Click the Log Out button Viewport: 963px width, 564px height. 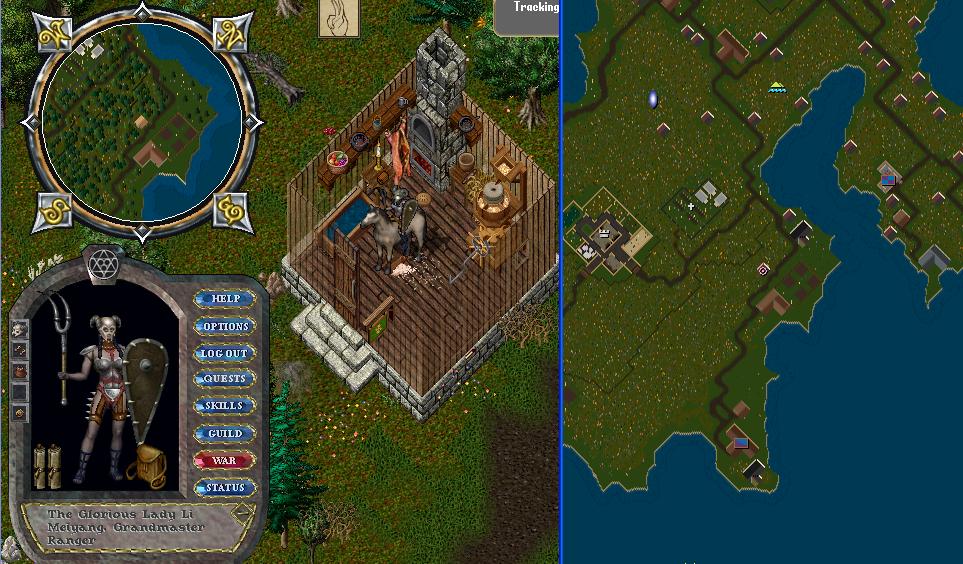(x=225, y=353)
